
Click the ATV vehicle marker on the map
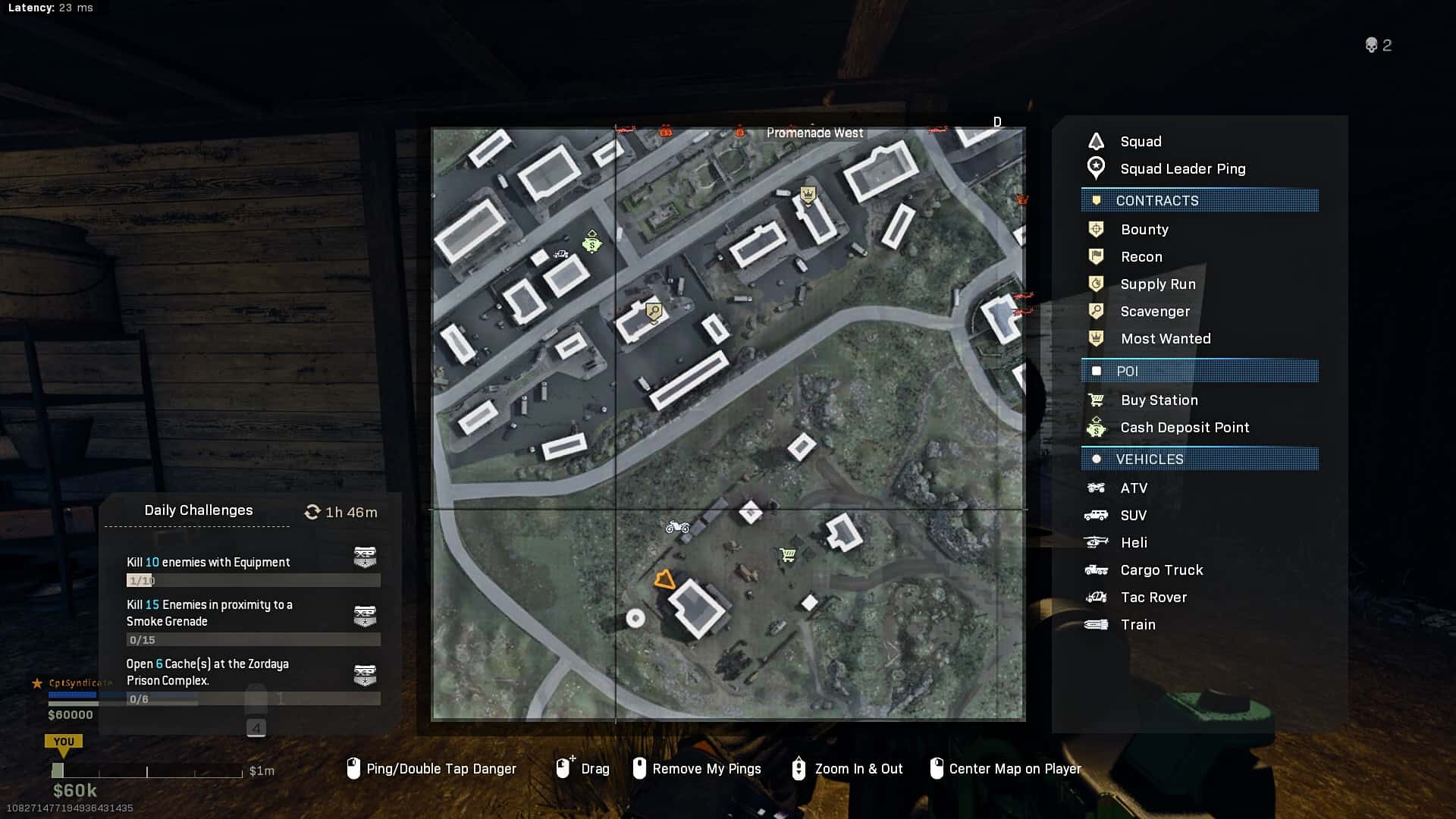677,526
